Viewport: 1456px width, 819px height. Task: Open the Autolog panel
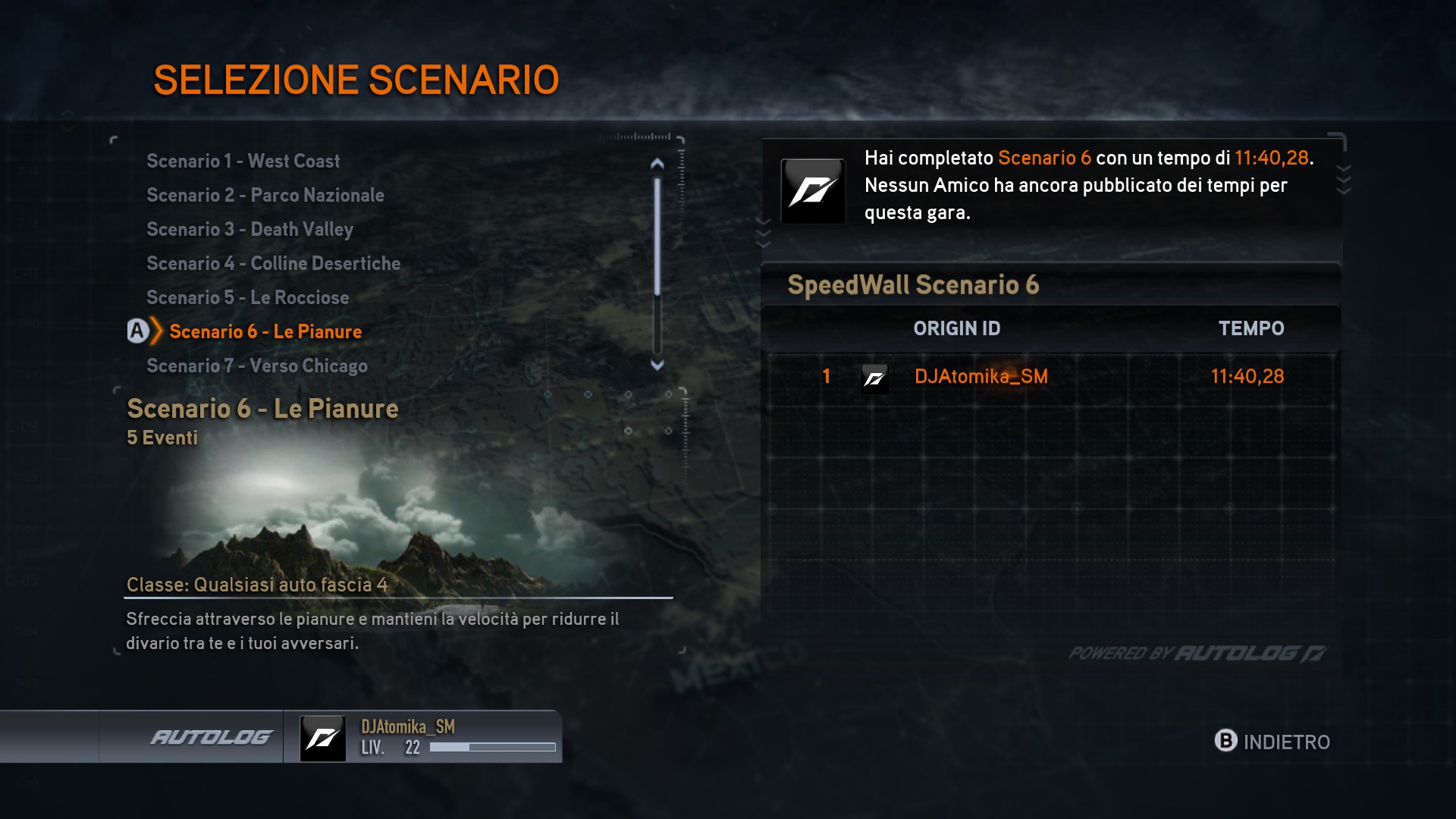(211, 737)
